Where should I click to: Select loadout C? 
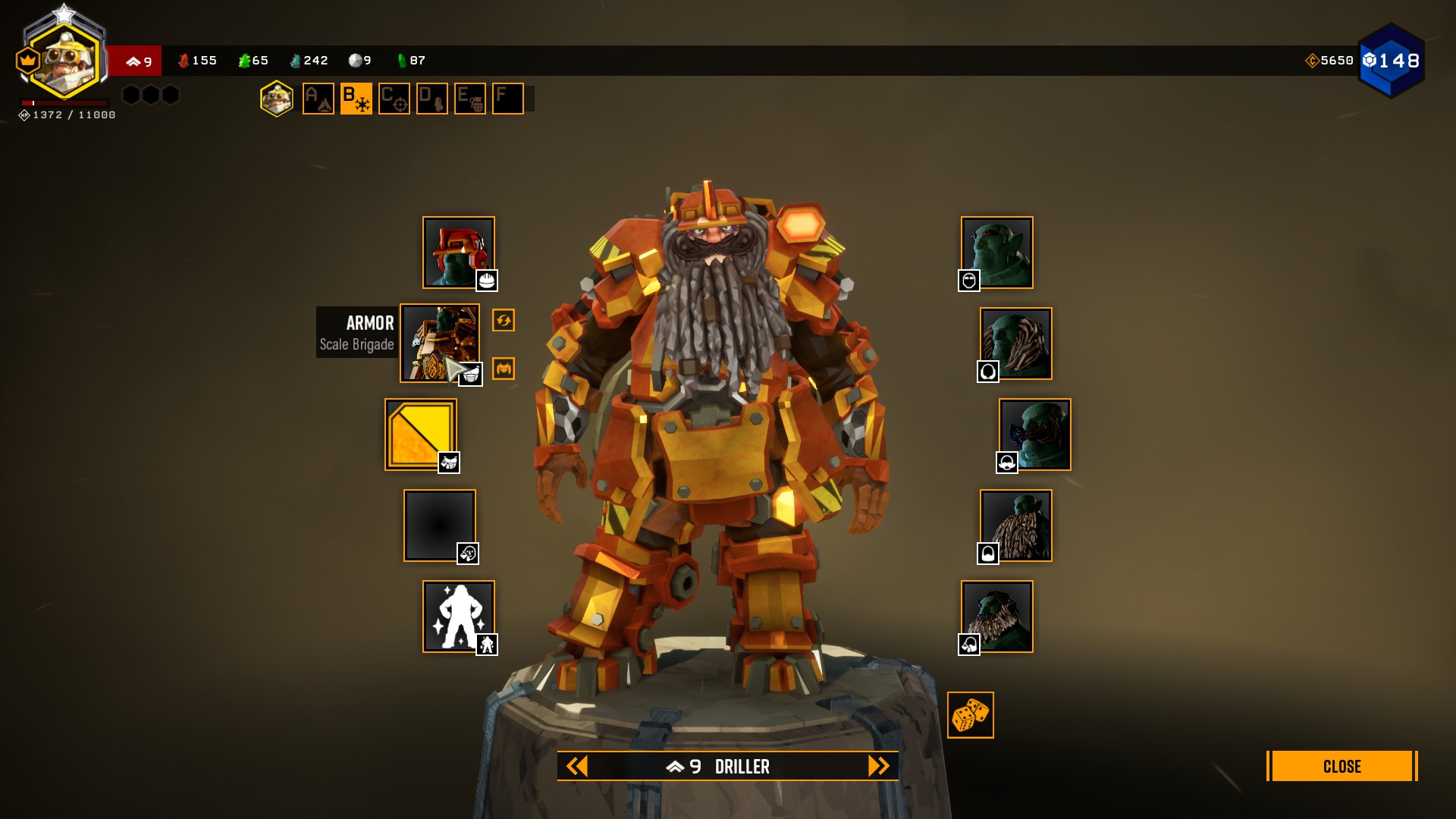point(394,99)
